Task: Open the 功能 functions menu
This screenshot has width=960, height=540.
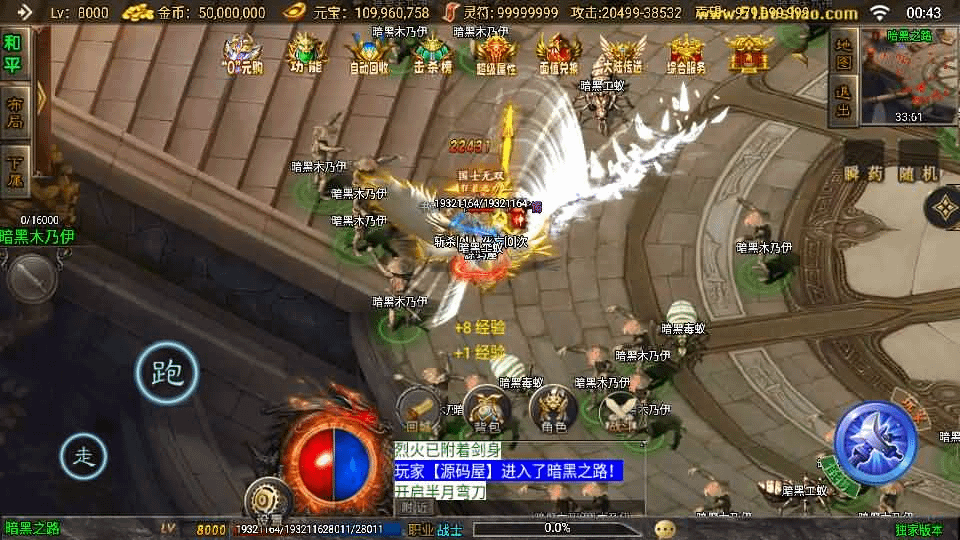Action: click(x=305, y=54)
